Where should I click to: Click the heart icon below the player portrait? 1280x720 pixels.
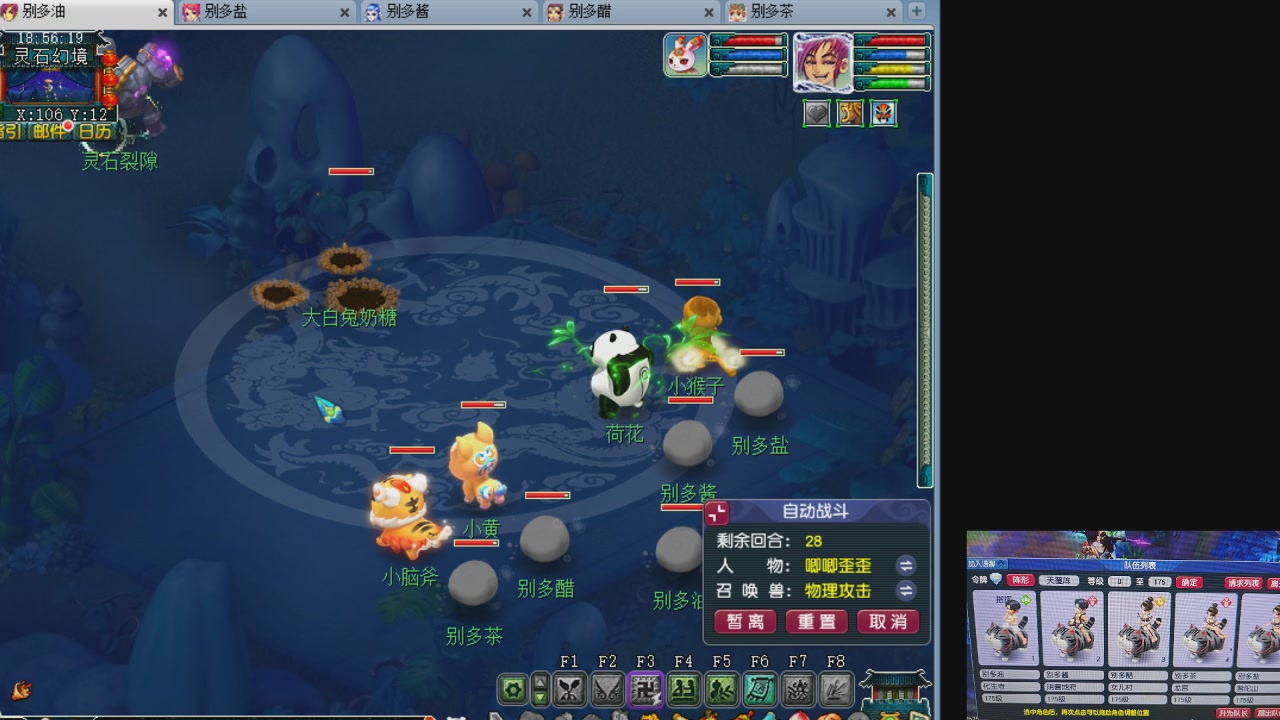pos(816,114)
